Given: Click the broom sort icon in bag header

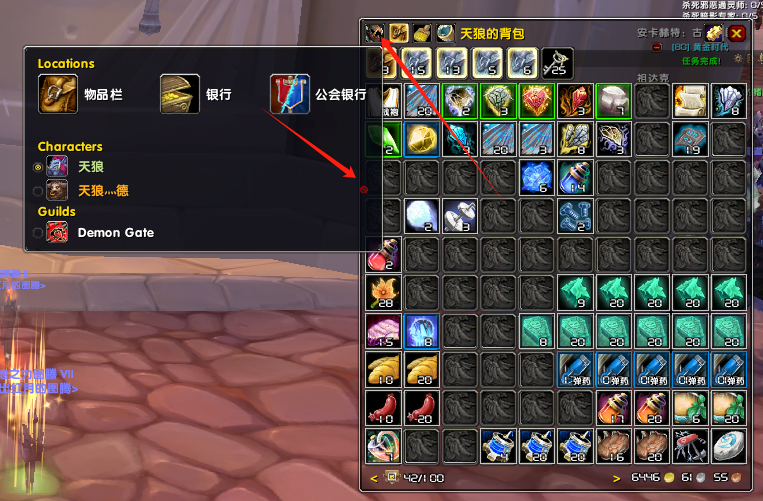Looking at the screenshot, I should 422,33.
